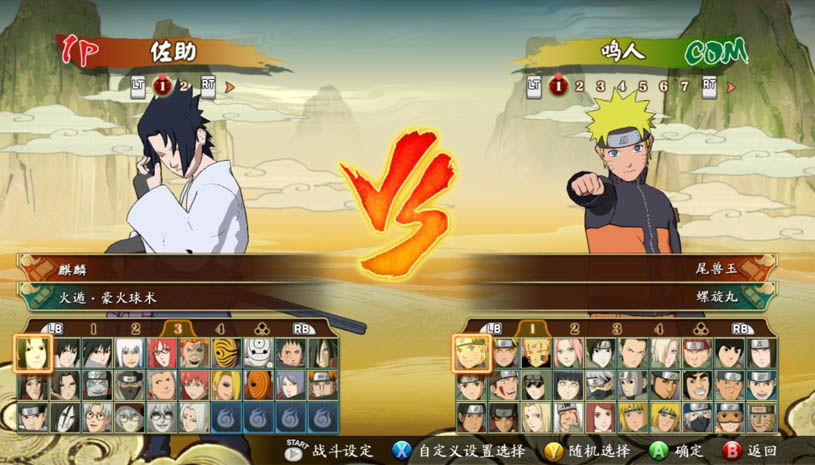This screenshot has width=815, height=465.
Task: Select Karin's red-haired glasses portrait
Action: (161, 354)
